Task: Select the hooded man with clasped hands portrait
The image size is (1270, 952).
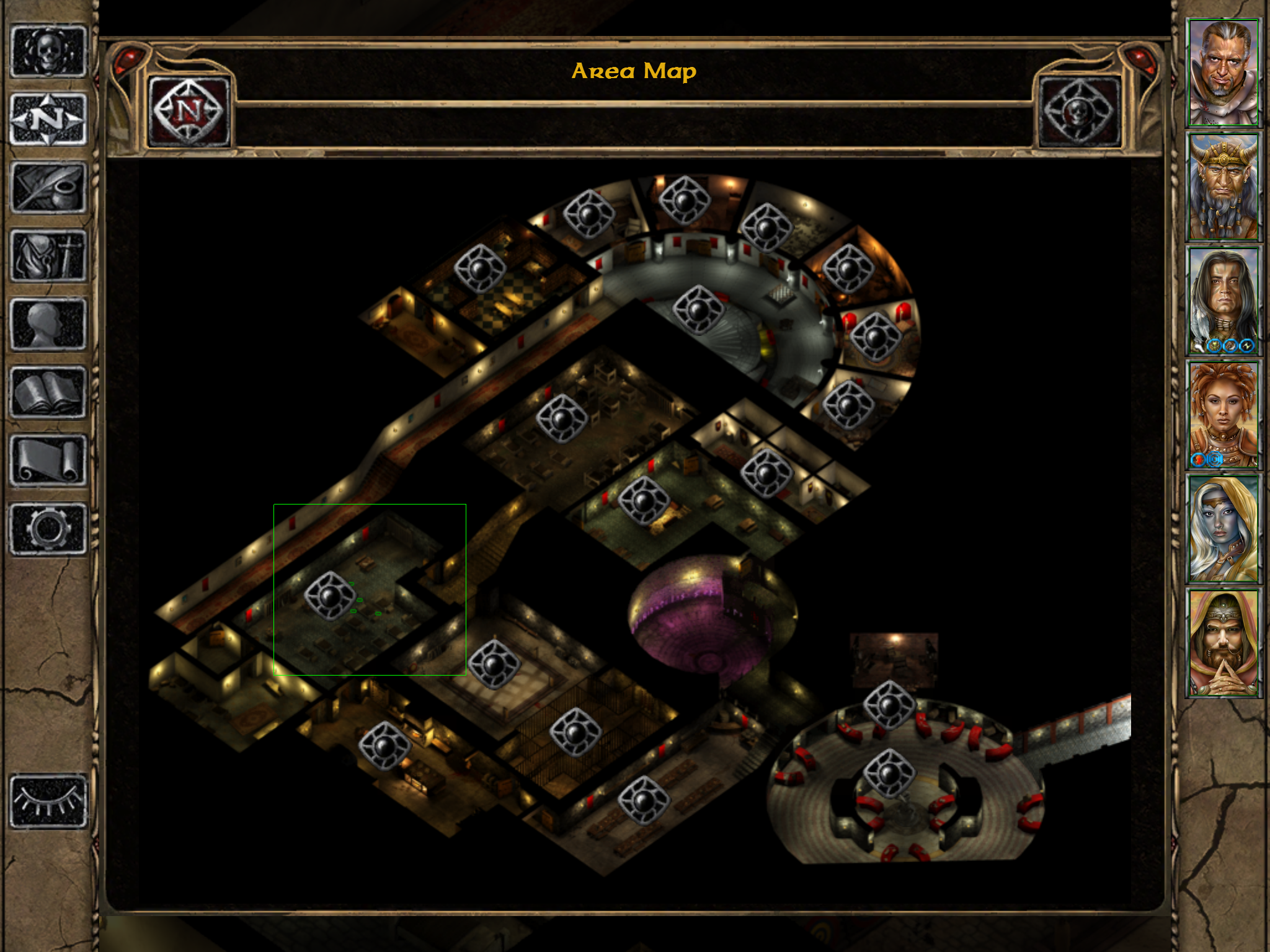Action: 1223,644
